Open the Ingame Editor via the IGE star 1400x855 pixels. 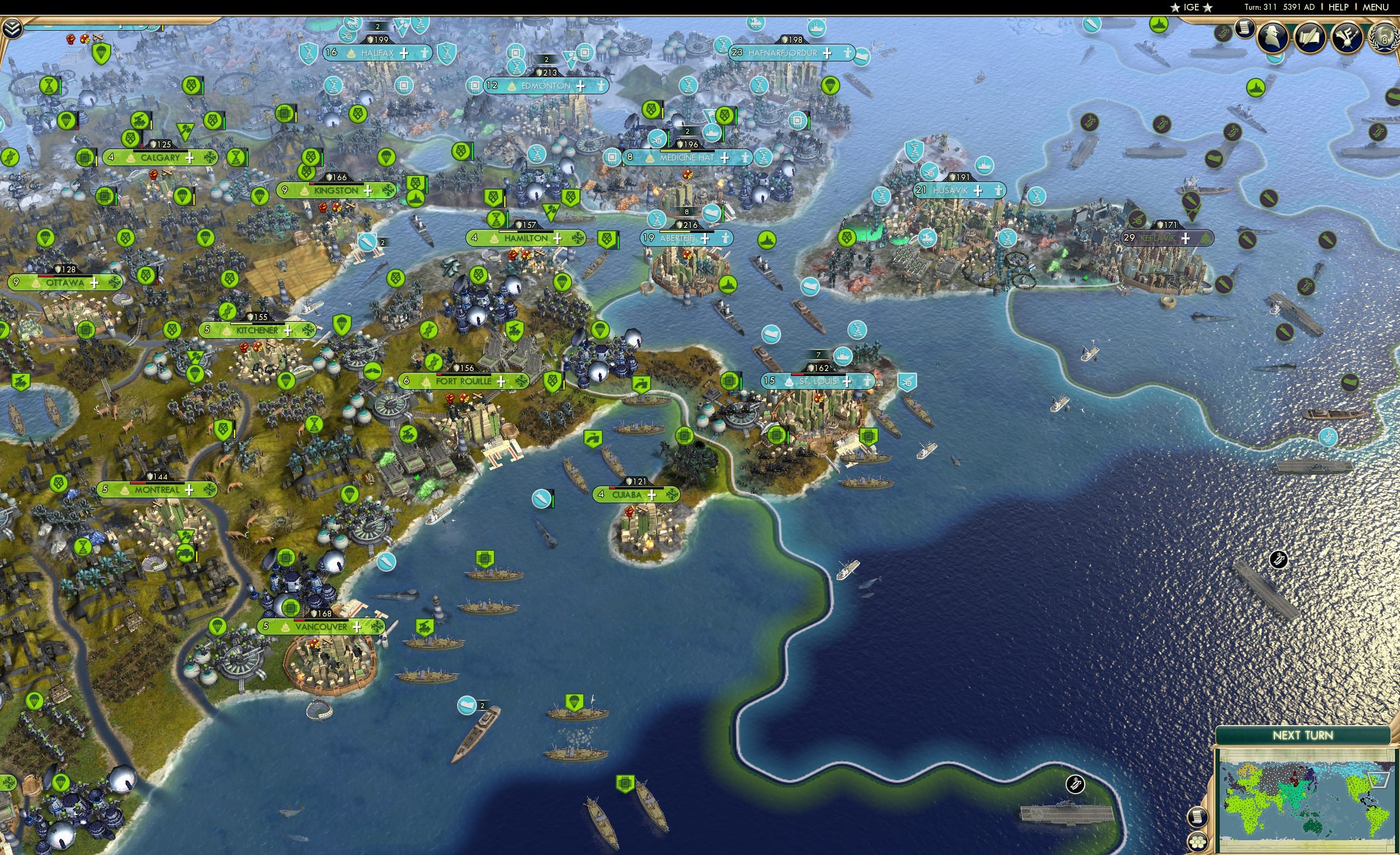click(x=1190, y=7)
